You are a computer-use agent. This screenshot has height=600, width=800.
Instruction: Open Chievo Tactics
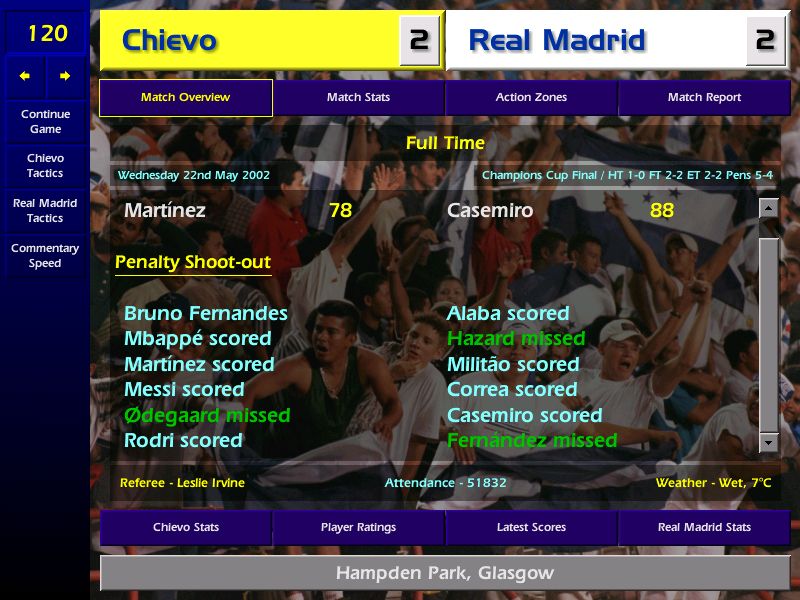tap(45, 165)
